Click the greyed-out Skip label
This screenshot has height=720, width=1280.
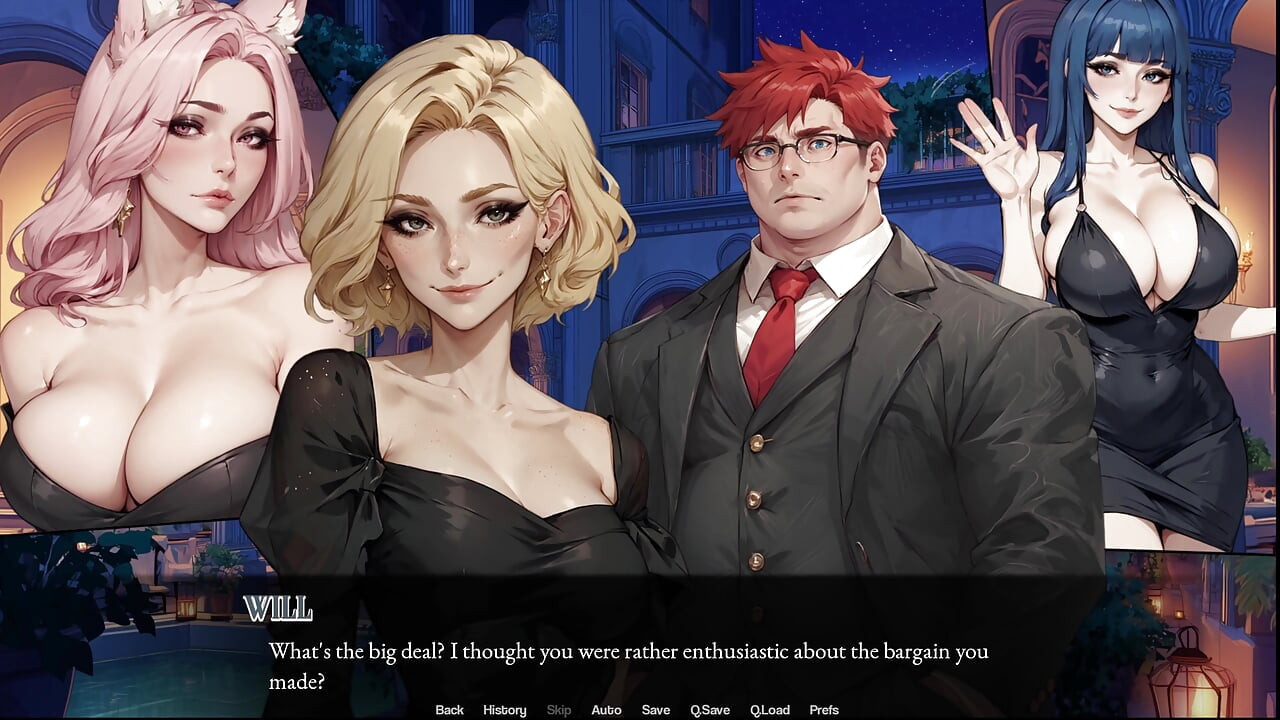point(558,710)
